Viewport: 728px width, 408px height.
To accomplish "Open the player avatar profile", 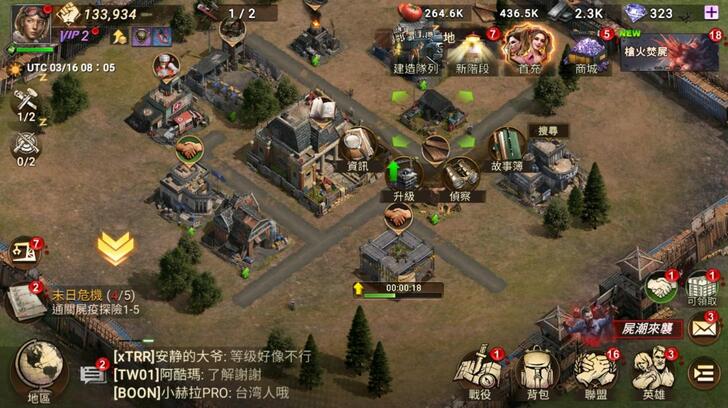I will pos(30,22).
